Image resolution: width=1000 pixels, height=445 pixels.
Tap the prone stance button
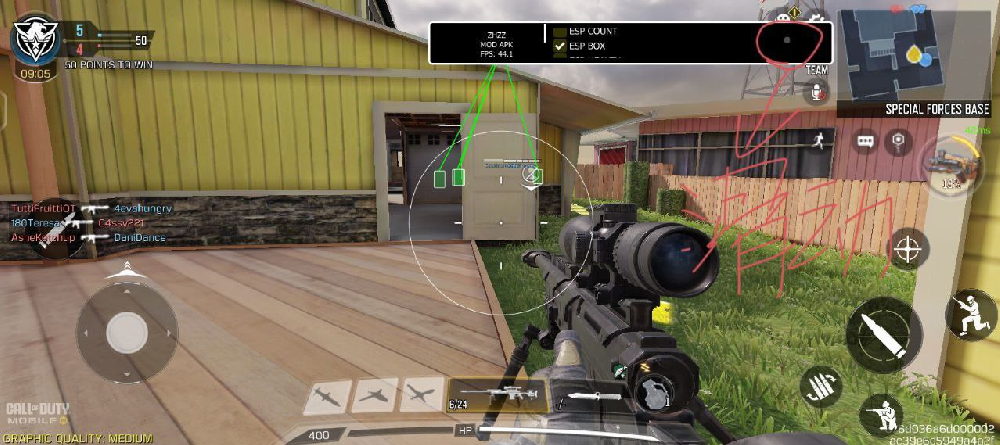pyautogui.click(x=882, y=415)
